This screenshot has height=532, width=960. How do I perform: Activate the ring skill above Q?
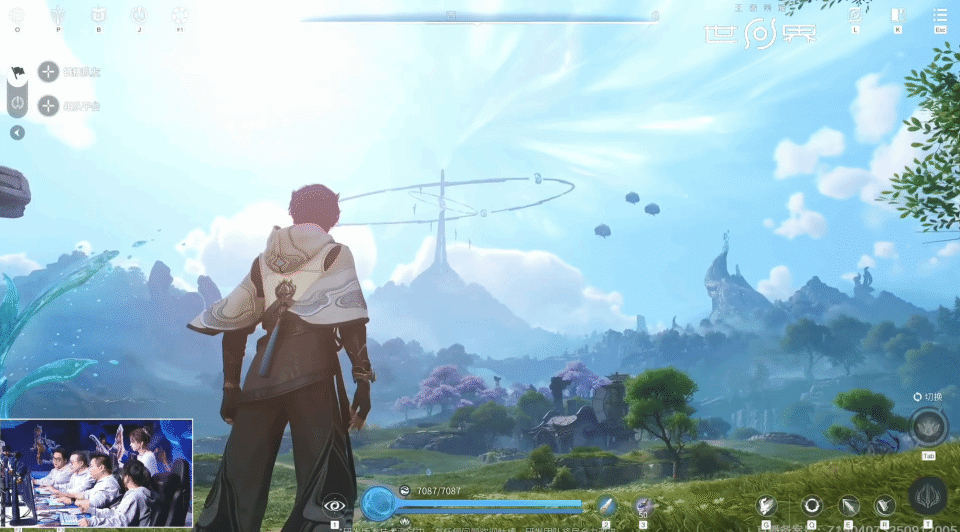(x=811, y=506)
